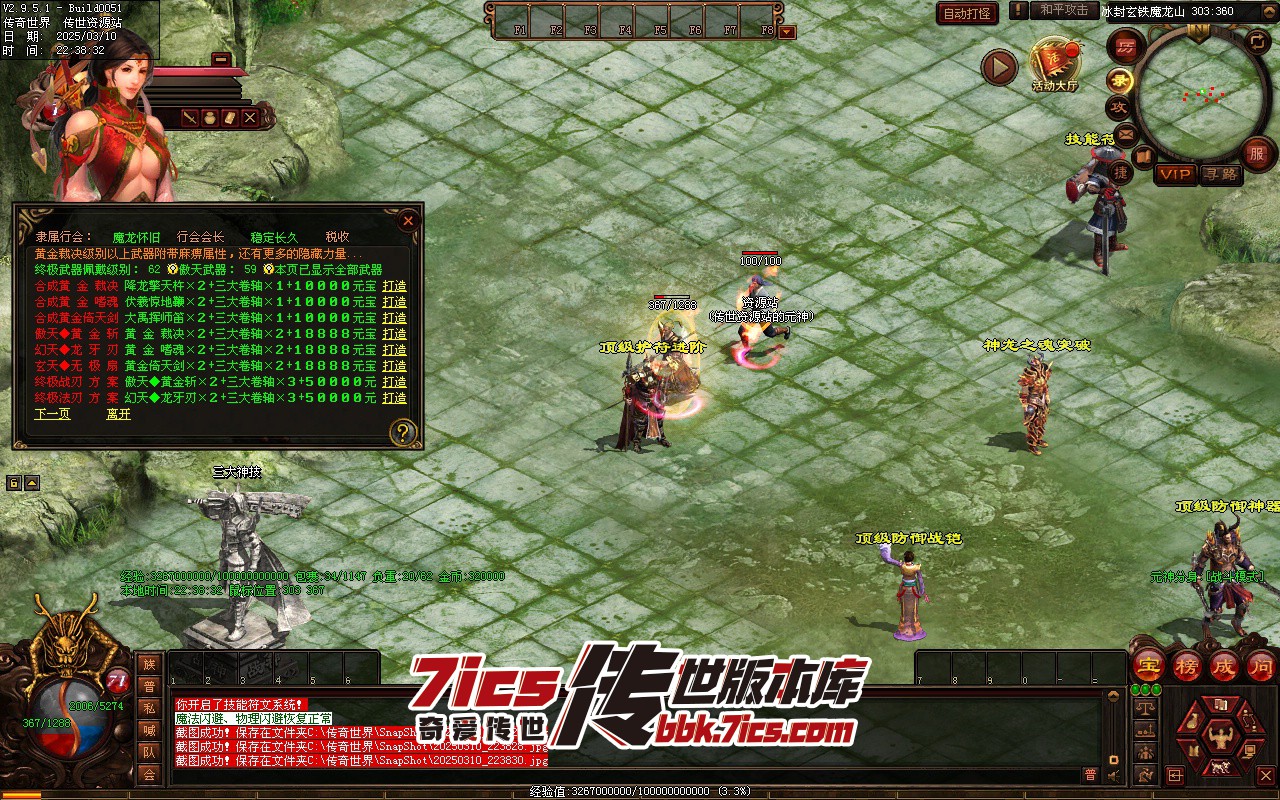Image resolution: width=1280 pixels, height=800 pixels.
Task: Click 打造 for 幻天◆龙牙刃 recipe
Action: click(394, 349)
